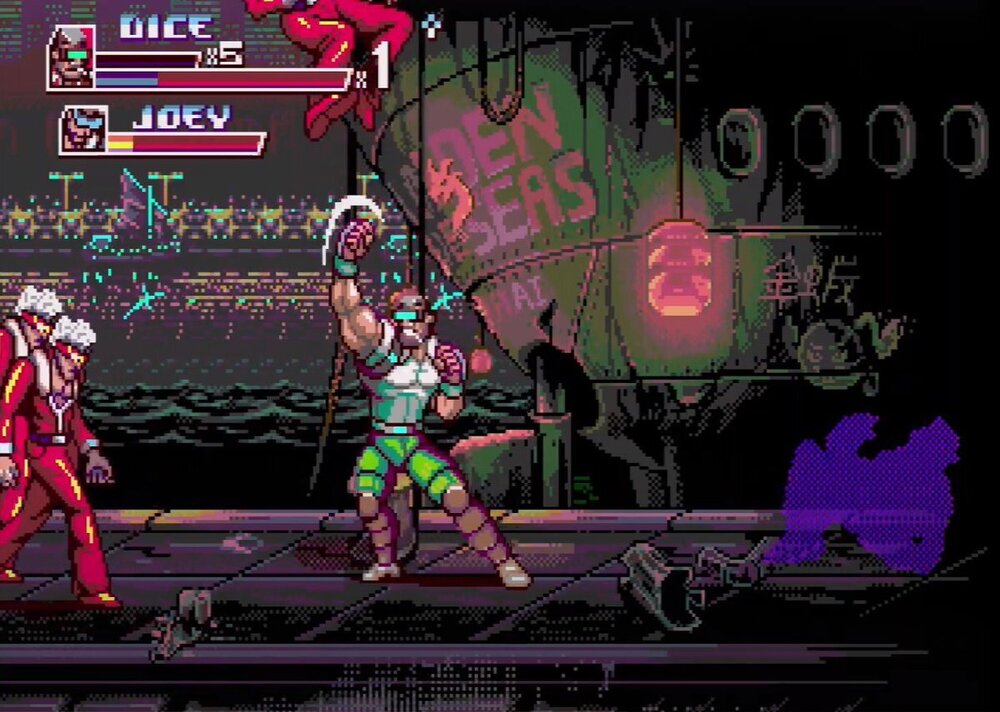The width and height of the screenshot is (1000, 712).
Task: Click Dice's player portrait
Action: tap(72, 56)
